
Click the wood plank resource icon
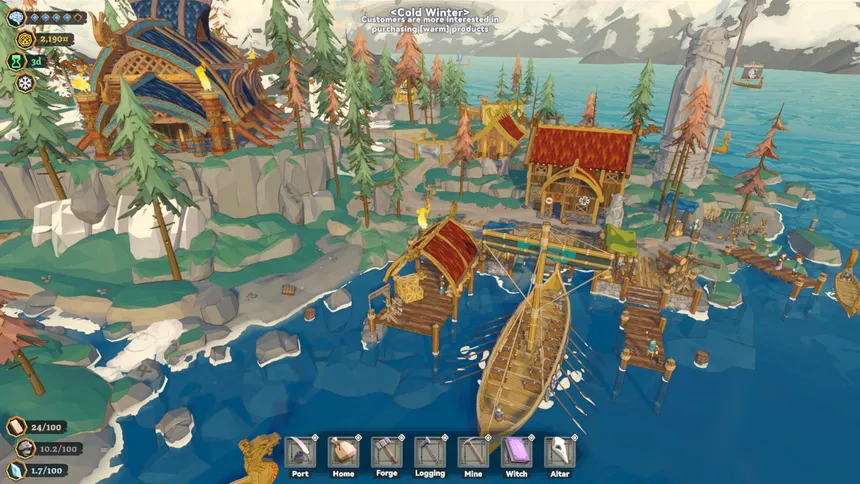pyautogui.click(x=15, y=427)
